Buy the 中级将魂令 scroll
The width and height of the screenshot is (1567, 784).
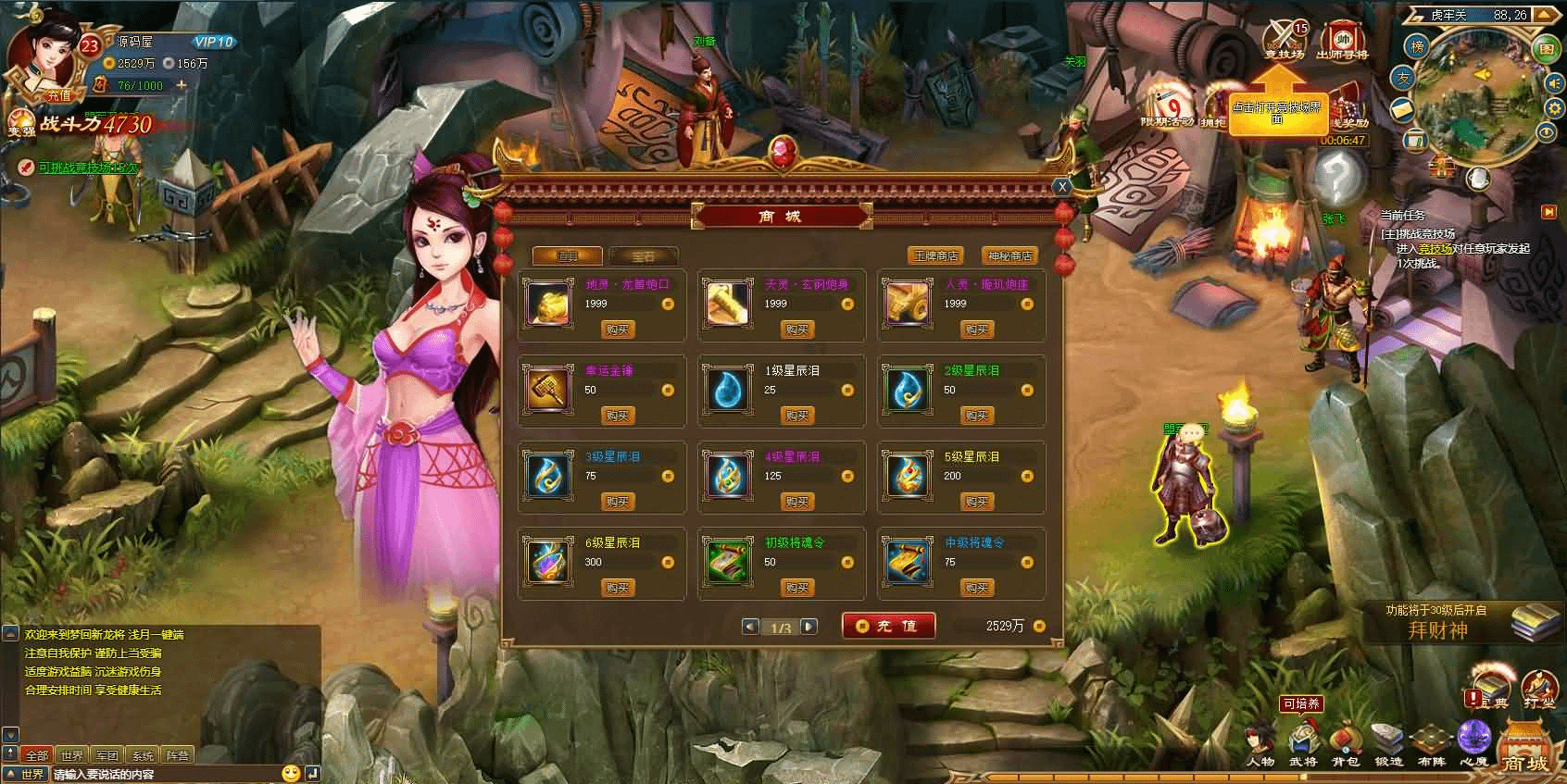coord(976,588)
